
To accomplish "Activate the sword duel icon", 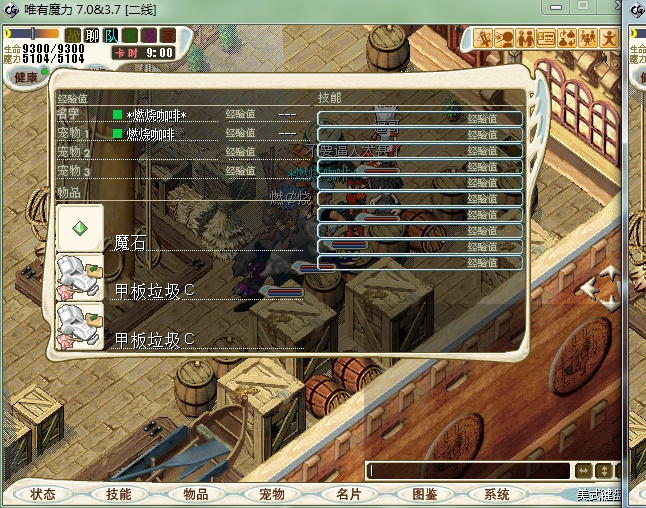I will pyautogui.click(x=484, y=39).
